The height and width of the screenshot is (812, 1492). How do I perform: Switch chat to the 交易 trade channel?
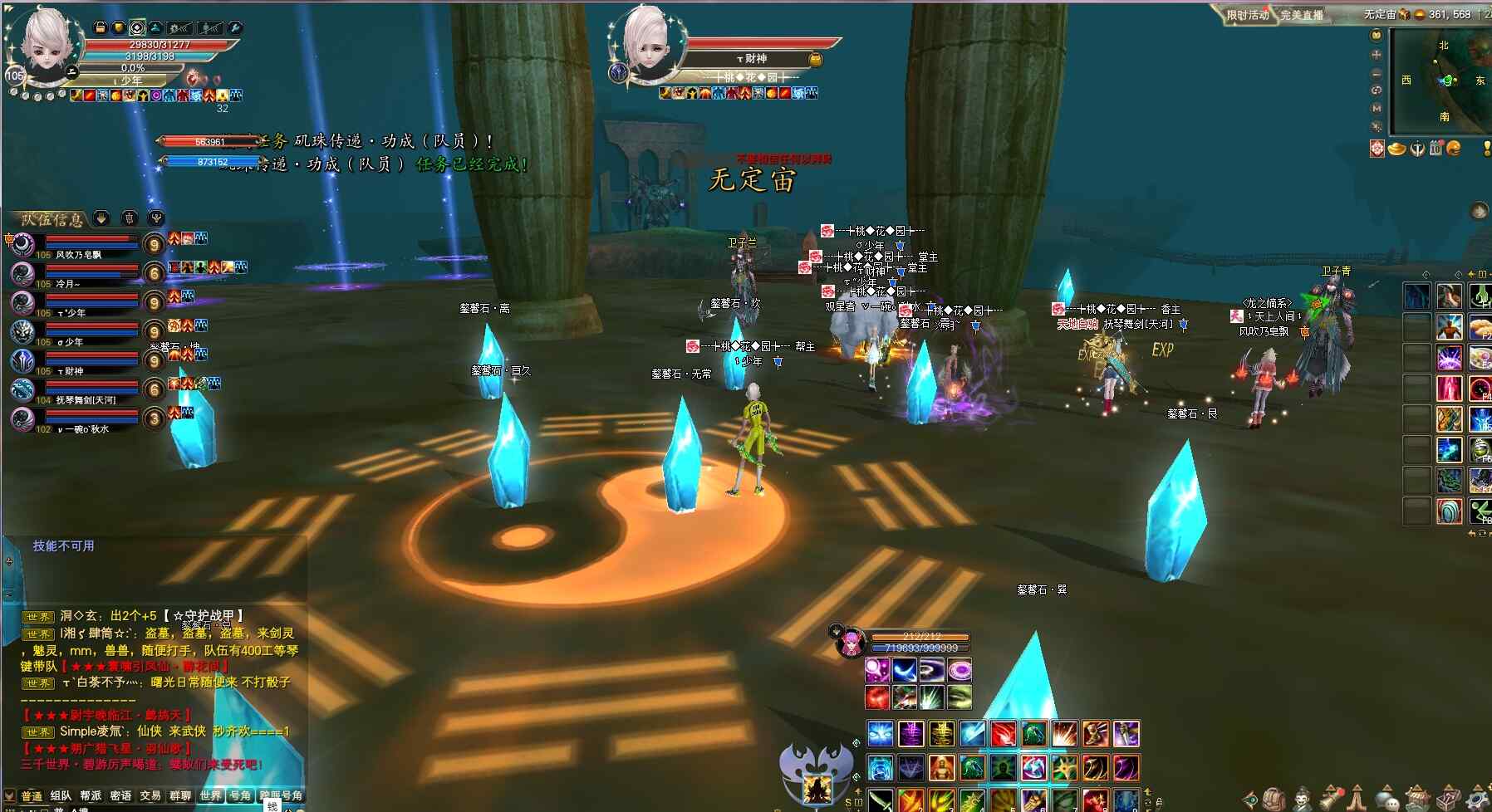150,795
